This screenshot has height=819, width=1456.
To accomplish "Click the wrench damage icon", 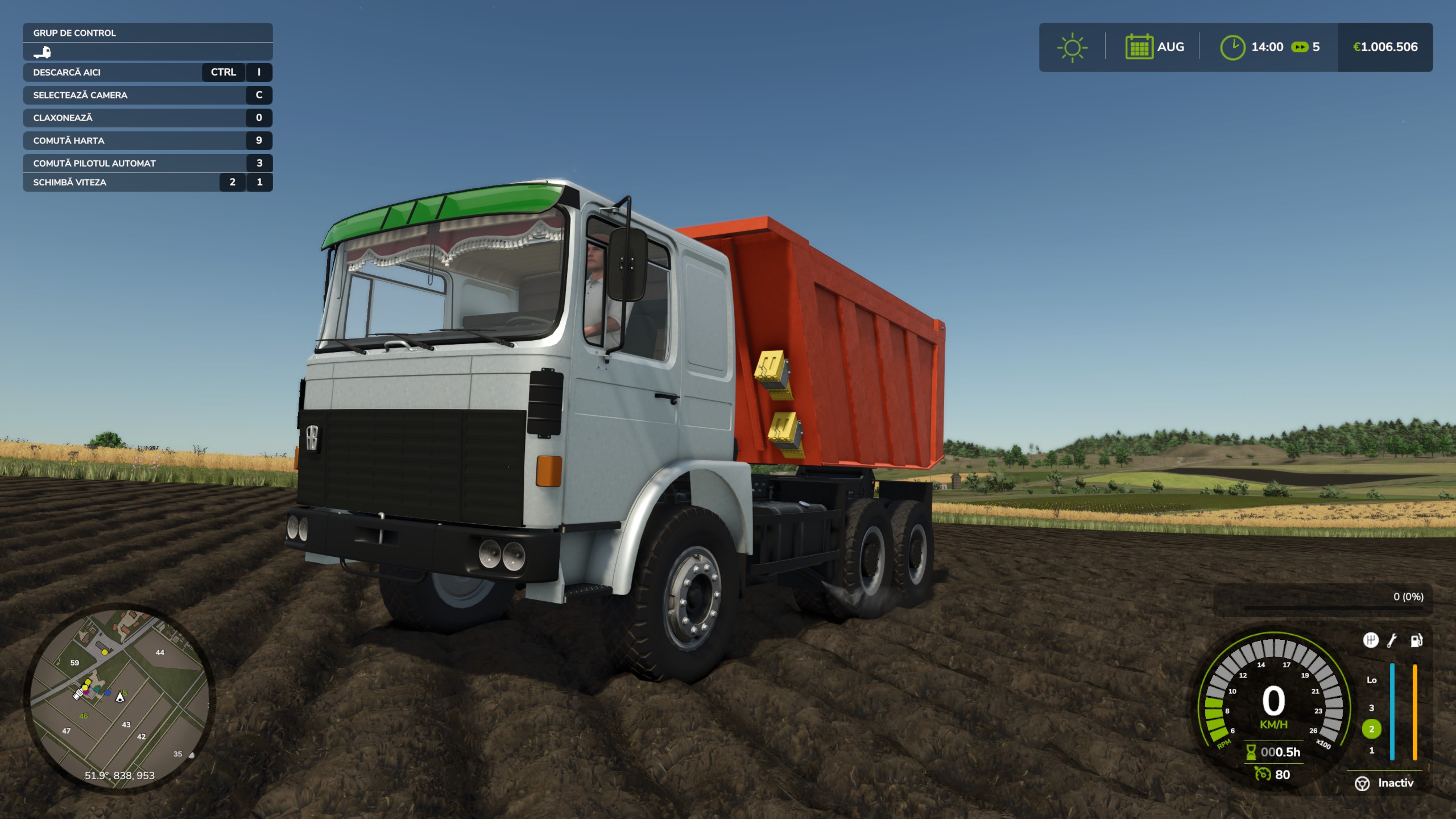I will coord(1392,640).
